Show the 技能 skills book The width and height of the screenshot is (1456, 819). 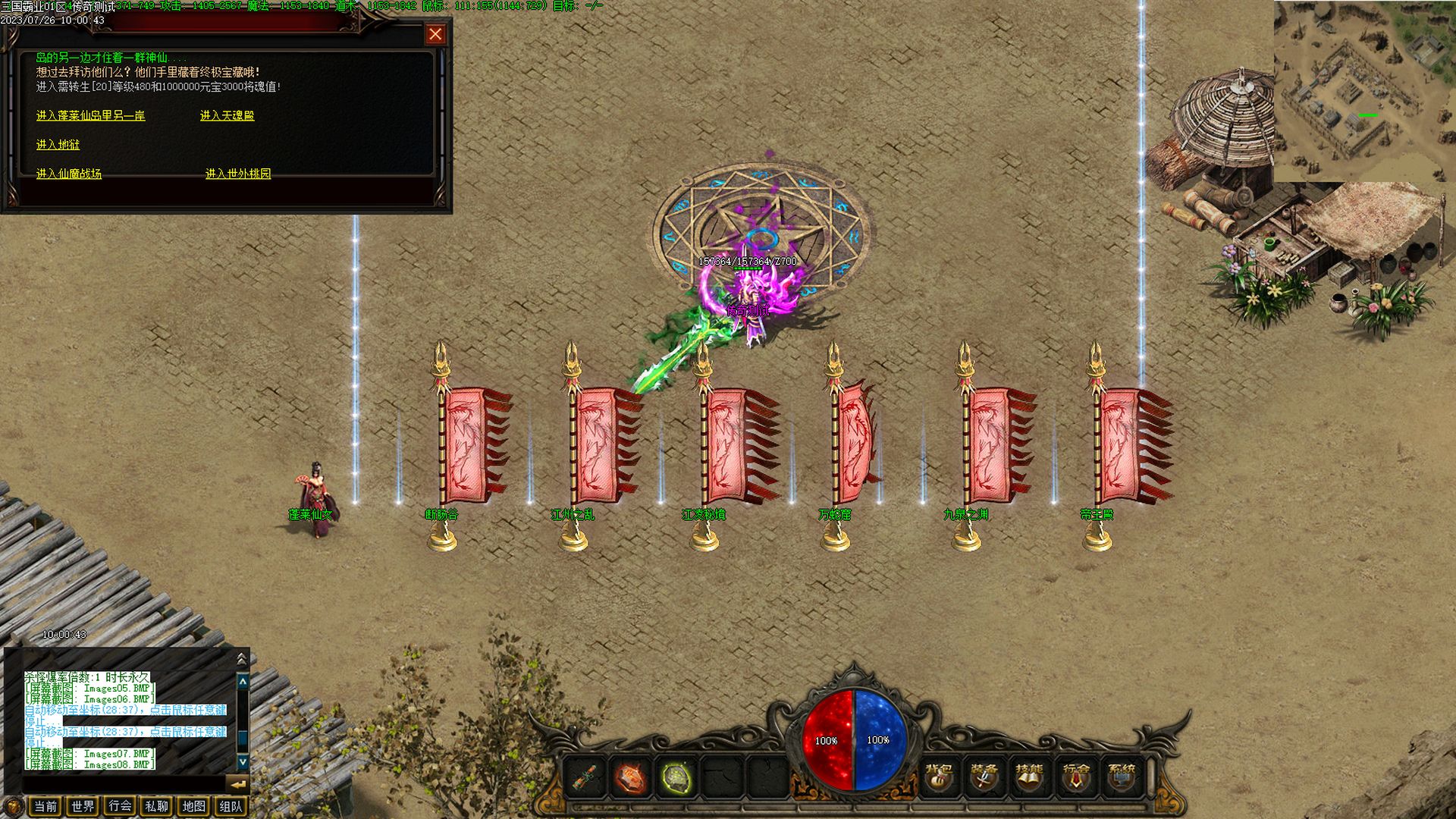click(x=1029, y=776)
